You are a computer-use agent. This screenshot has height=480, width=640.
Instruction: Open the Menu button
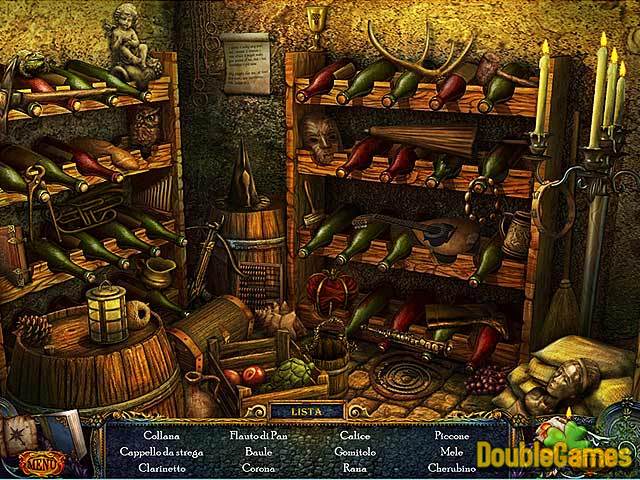(x=41, y=463)
